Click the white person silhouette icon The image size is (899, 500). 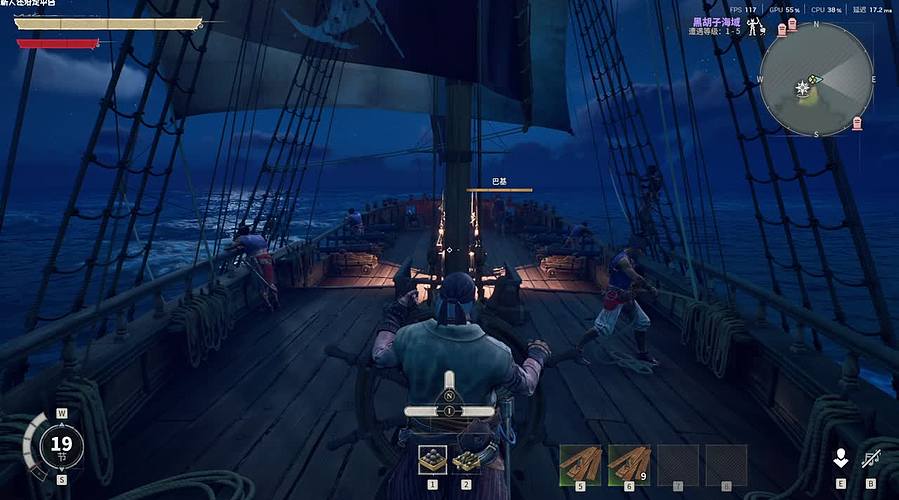click(x=841, y=458)
